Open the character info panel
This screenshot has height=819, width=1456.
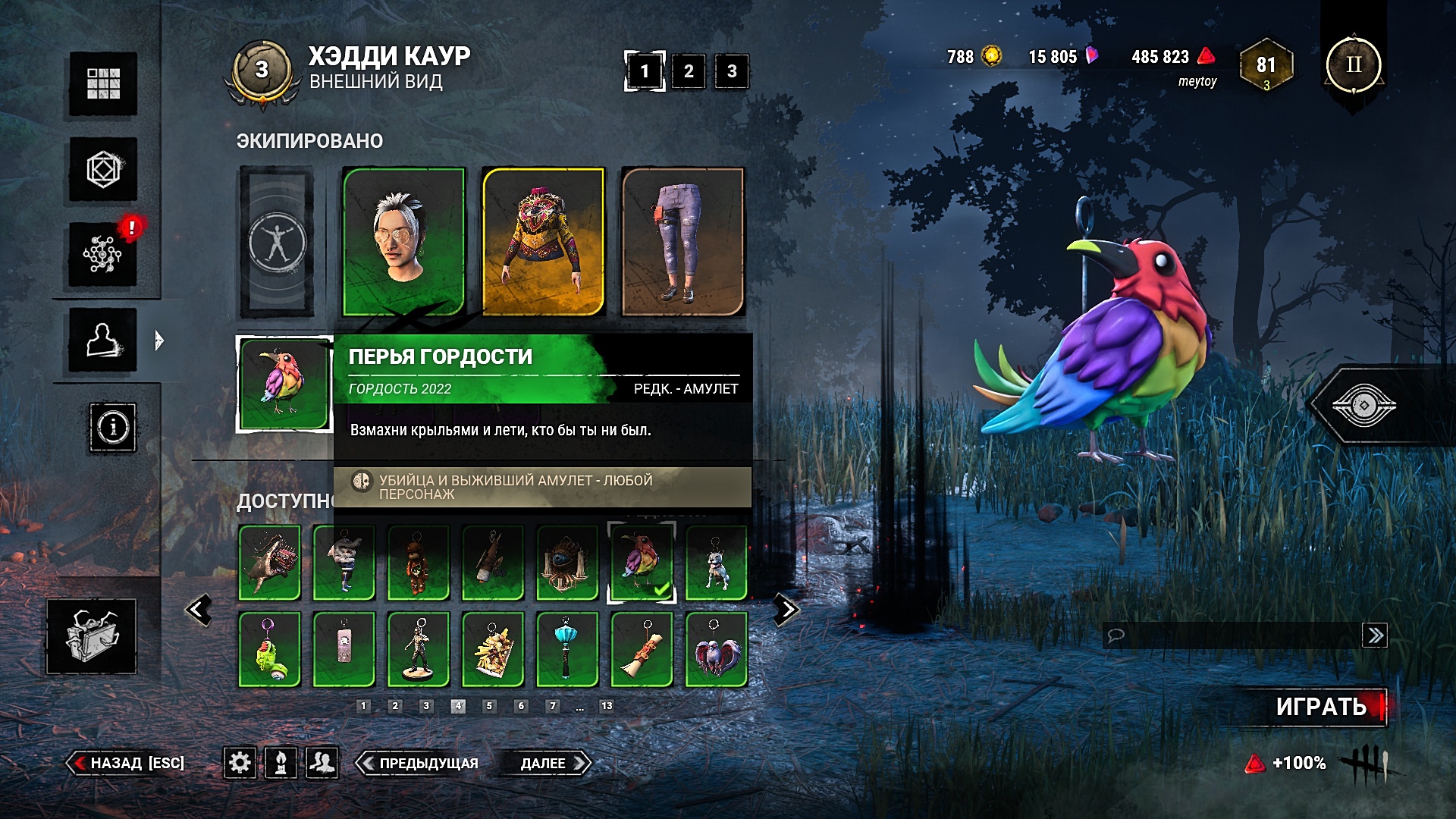[113, 428]
